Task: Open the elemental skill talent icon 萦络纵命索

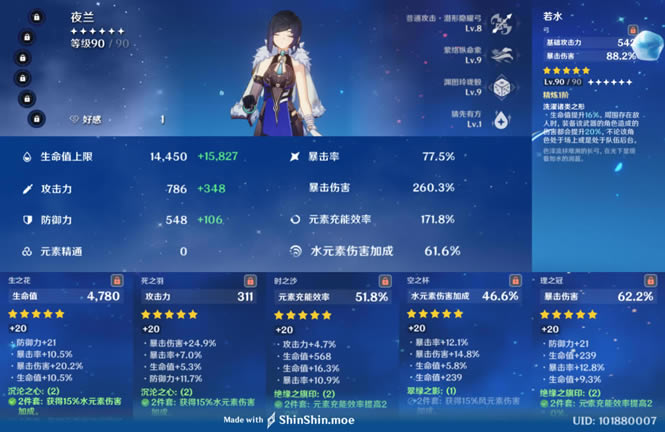Action: point(502,54)
